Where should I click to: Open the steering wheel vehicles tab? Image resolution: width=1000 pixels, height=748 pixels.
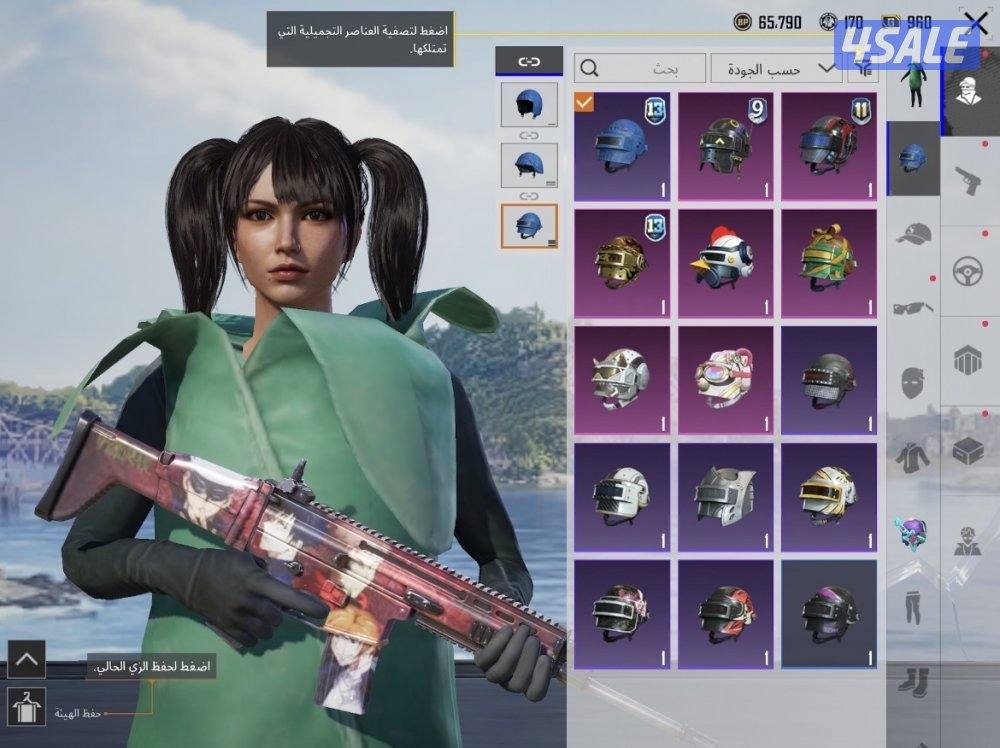968,271
